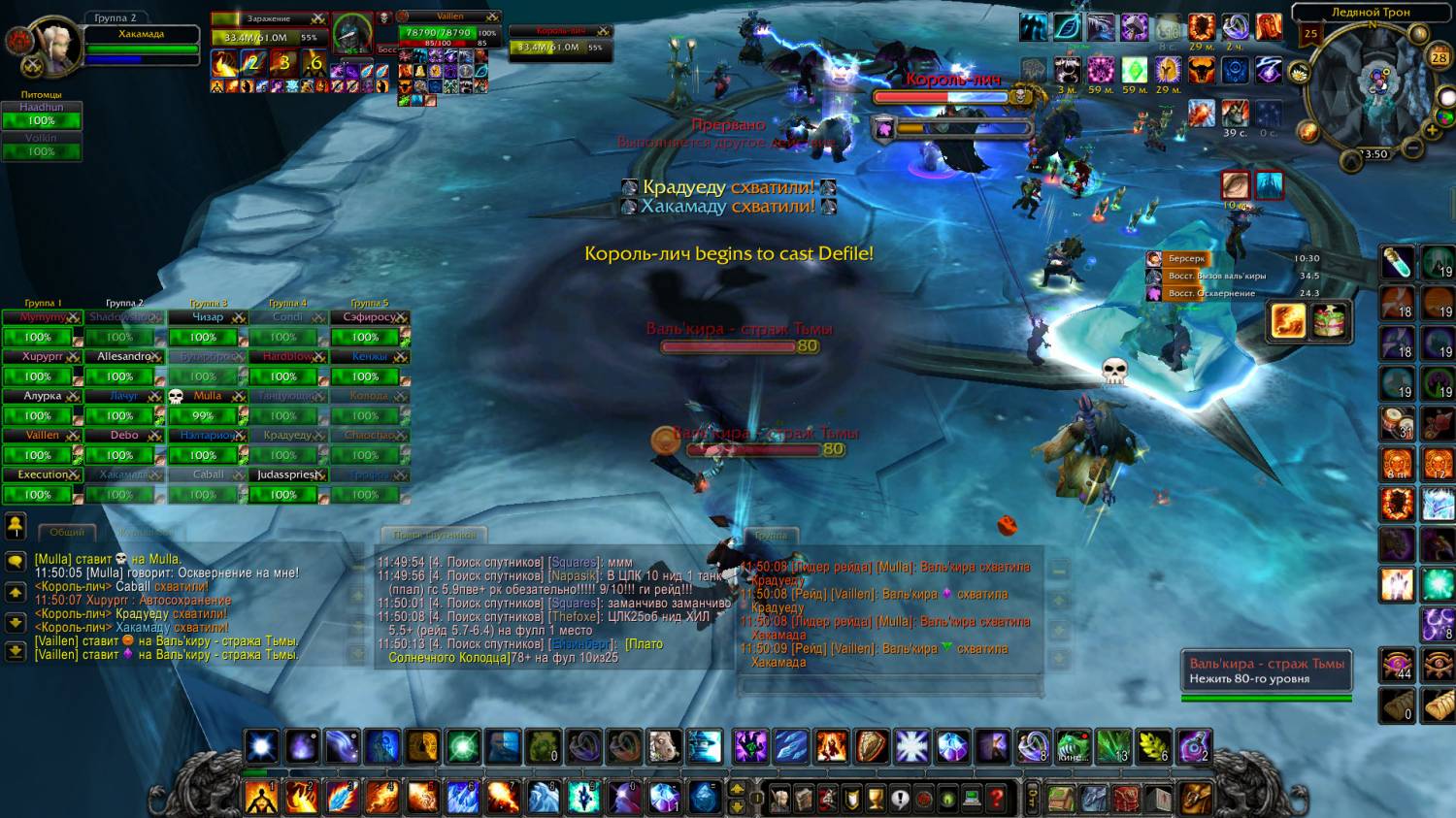Click the Ледяной Трон zone name header
The width and height of the screenshot is (1456, 818).
(x=1371, y=13)
